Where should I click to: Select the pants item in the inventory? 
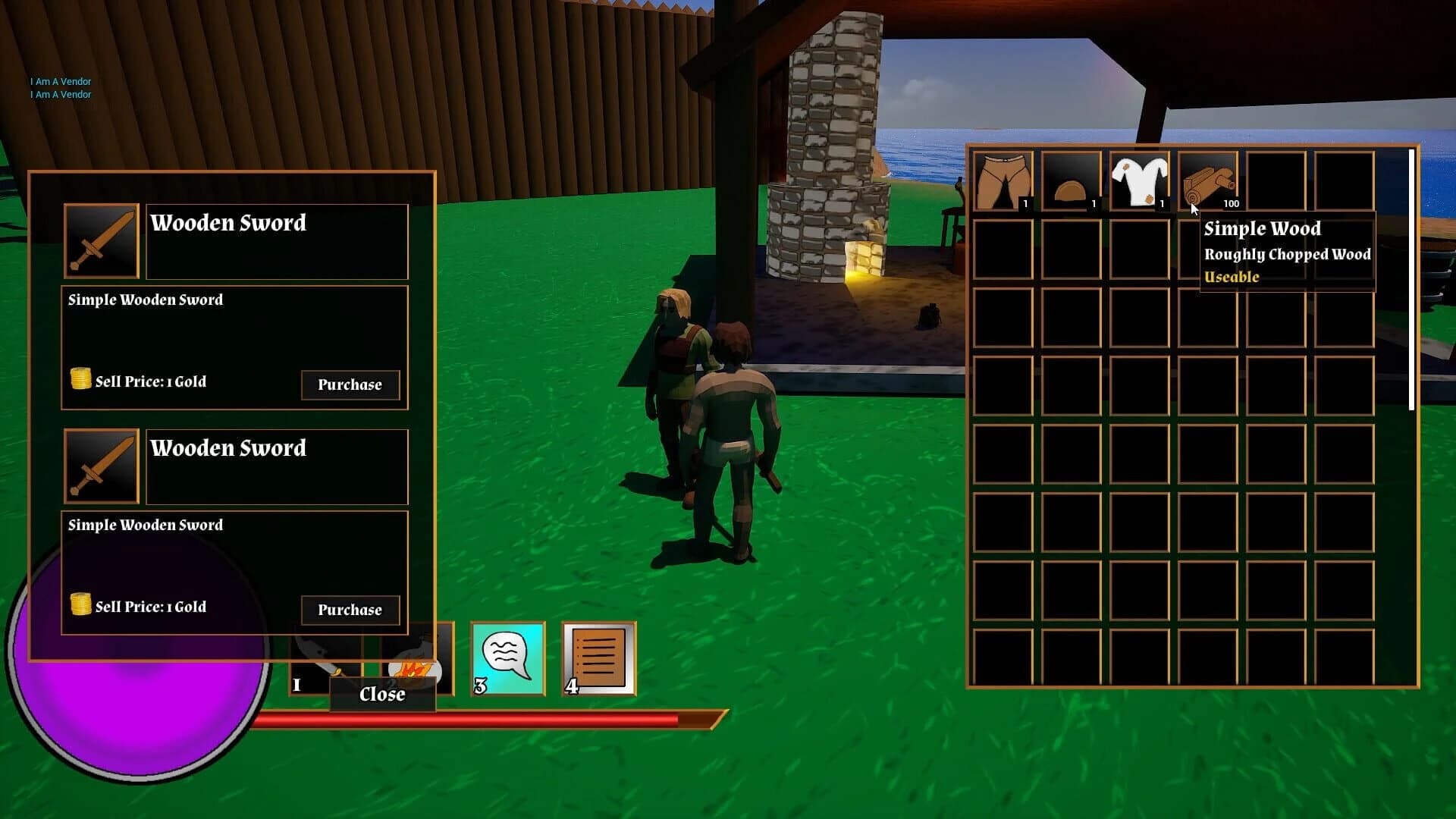pyautogui.click(x=1003, y=180)
